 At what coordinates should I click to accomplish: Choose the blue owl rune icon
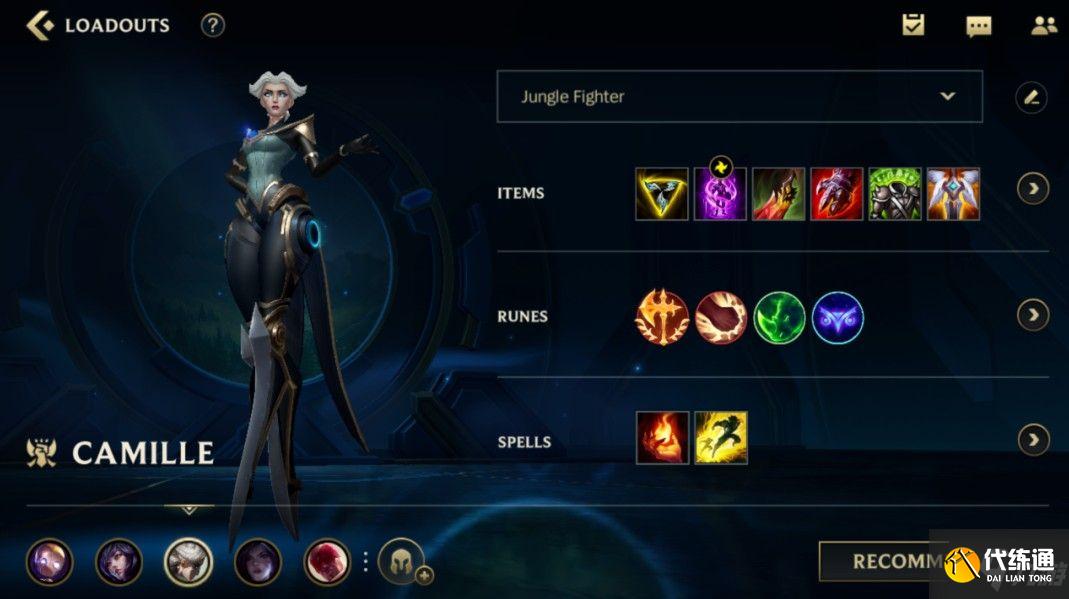(x=837, y=317)
